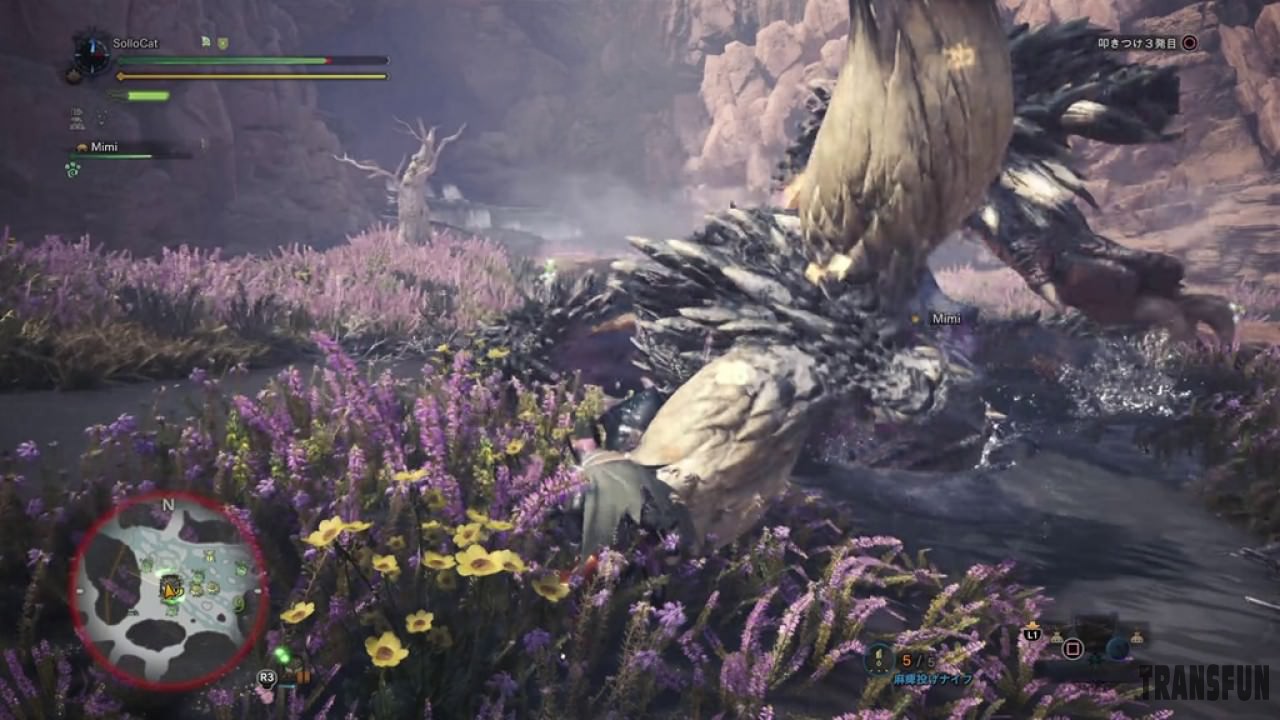
Task: Select the paralysis throwing knife item icon
Action: coord(879,658)
